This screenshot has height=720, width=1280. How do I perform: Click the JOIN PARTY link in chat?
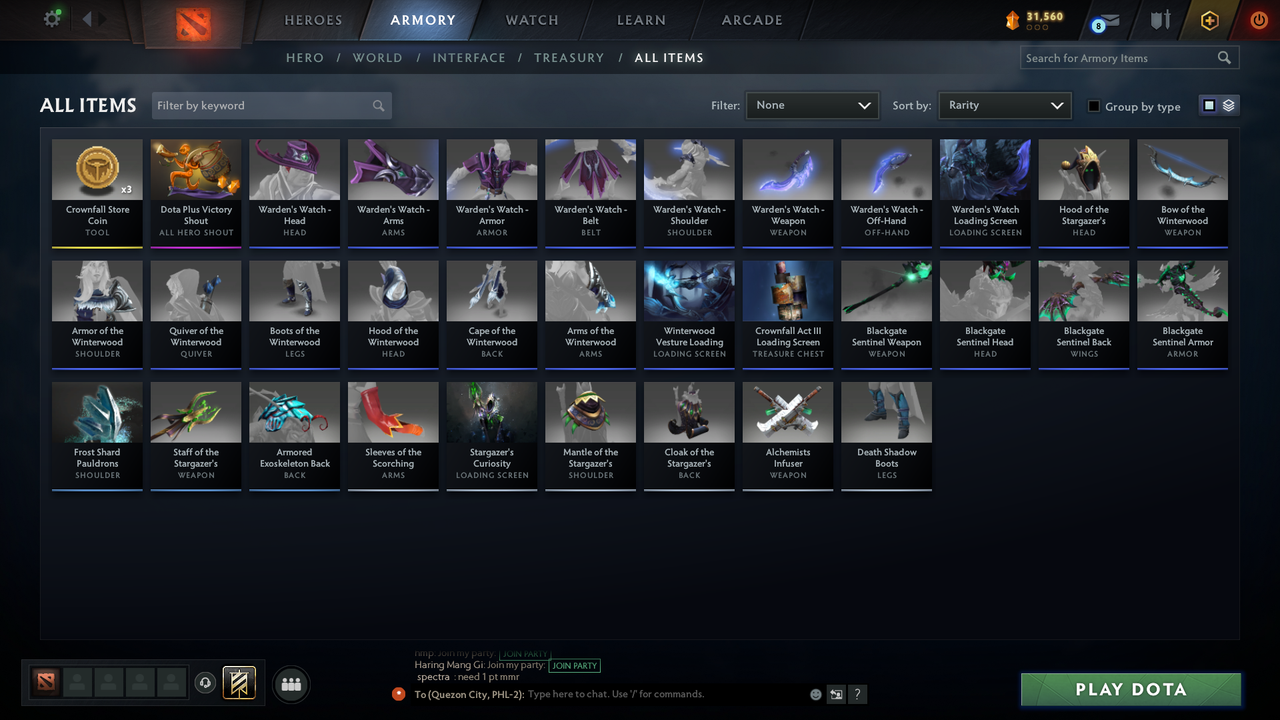575,665
